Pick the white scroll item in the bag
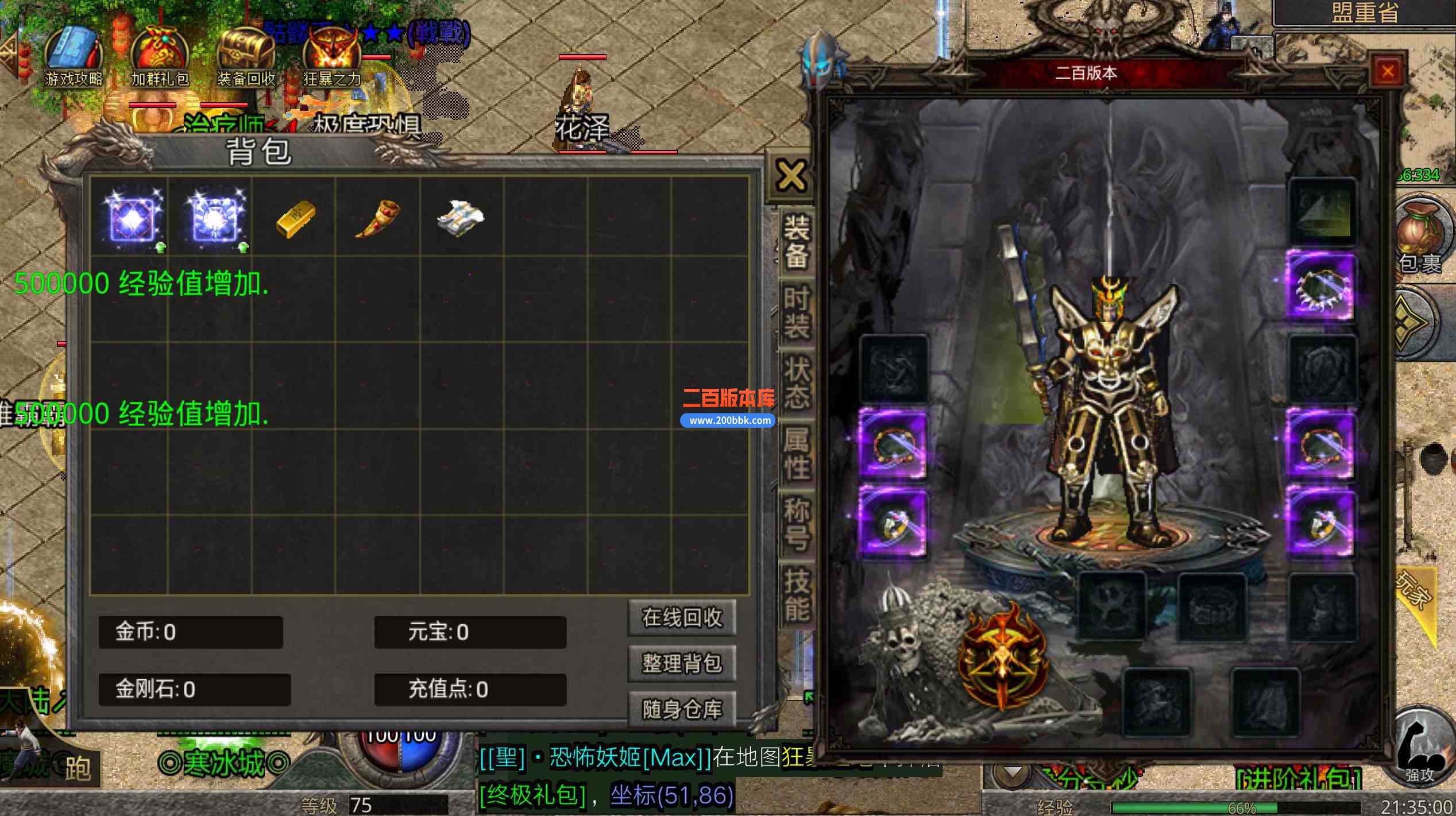The height and width of the screenshot is (816, 1456). pos(461,218)
